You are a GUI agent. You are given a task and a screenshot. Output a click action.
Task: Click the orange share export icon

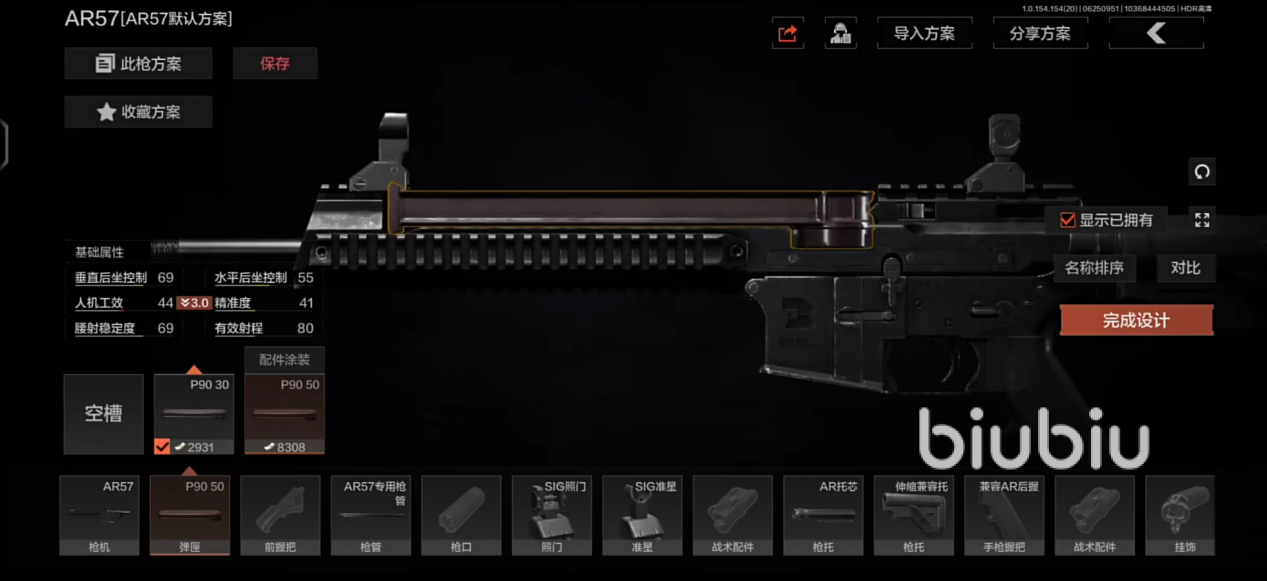(x=788, y=33)
